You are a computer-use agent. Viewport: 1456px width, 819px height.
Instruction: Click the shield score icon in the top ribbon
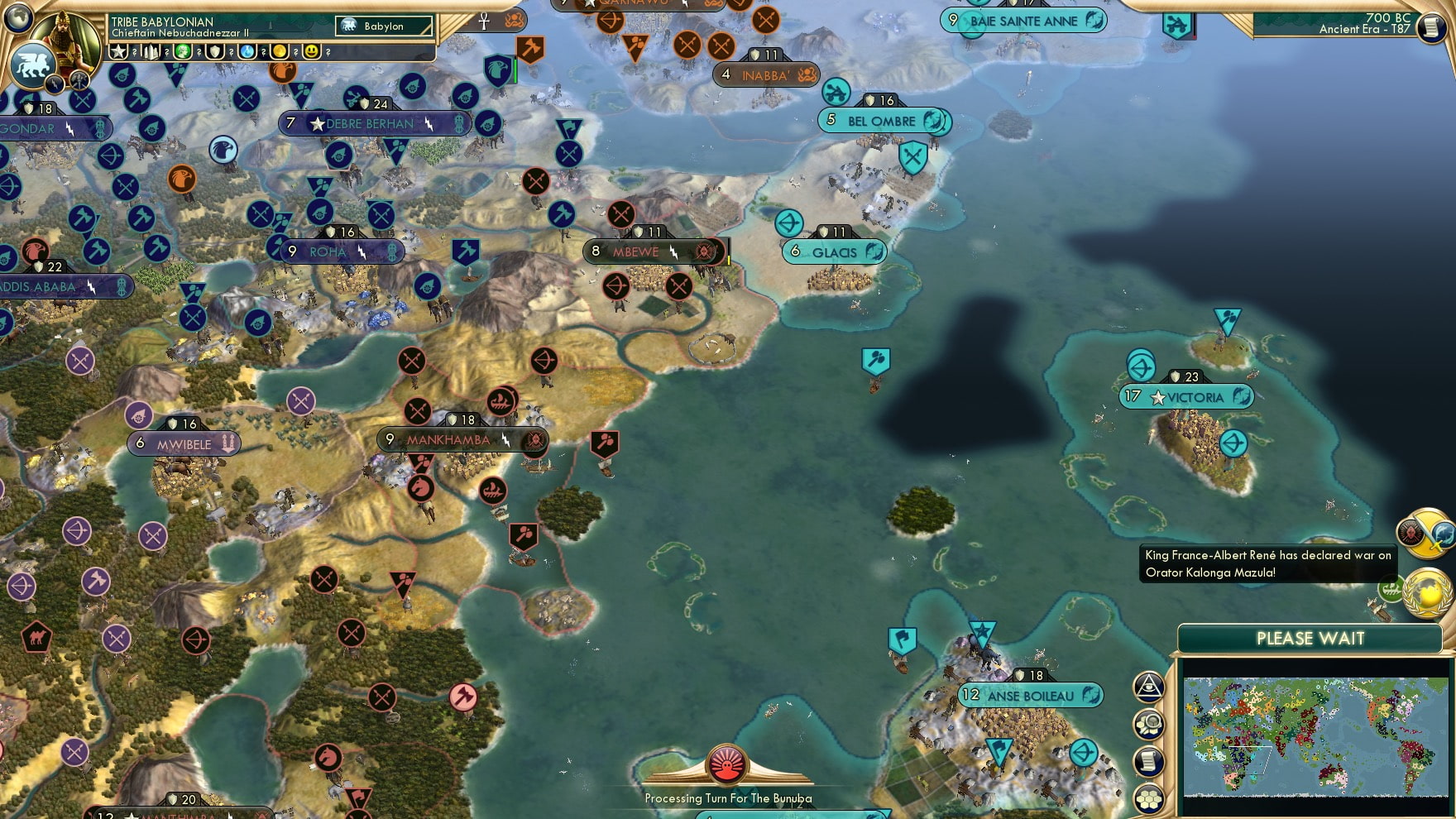(x=214, y=51)
